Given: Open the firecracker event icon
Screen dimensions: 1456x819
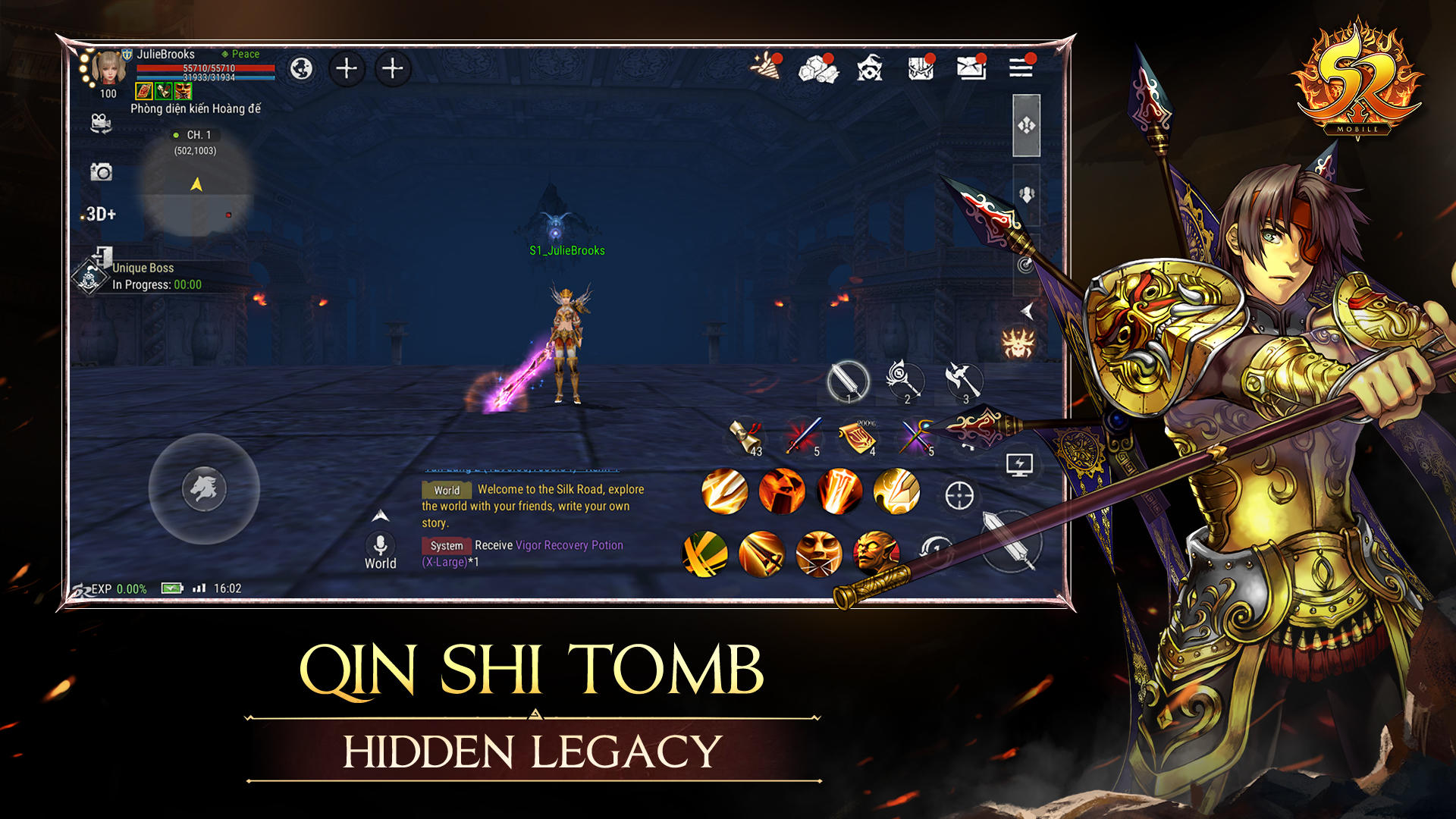Looking at the screenshot, I should [767, 68].
